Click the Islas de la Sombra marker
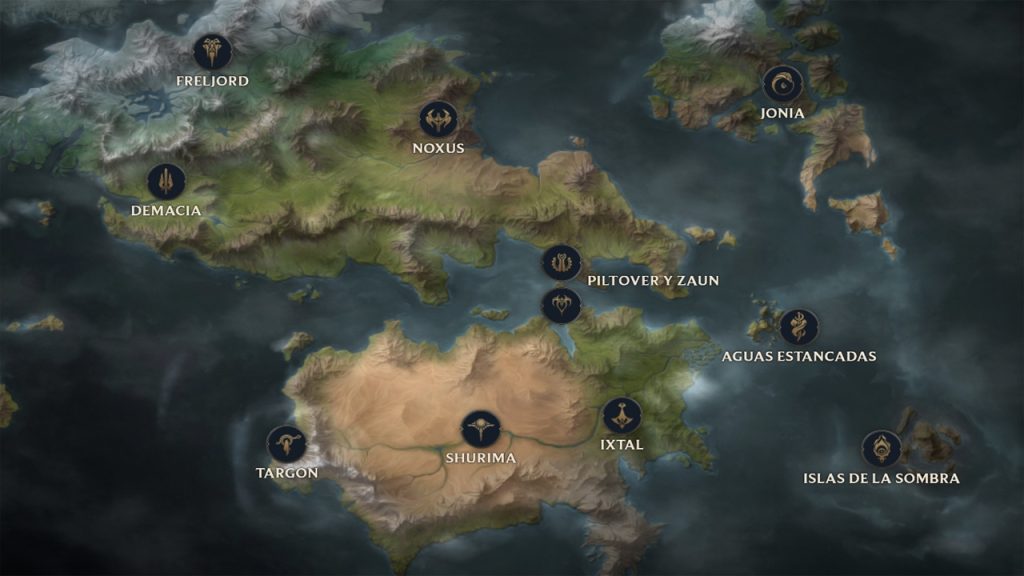The image size is (1024, 576). [x=881, y=449]
